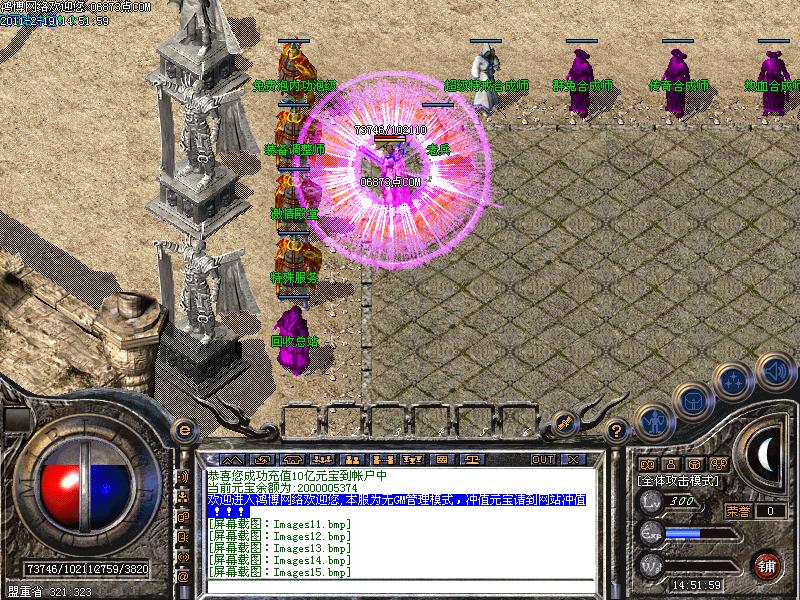Click the 荣誉 honor label
Screen dimensions: 800x600
pos(738,511)
